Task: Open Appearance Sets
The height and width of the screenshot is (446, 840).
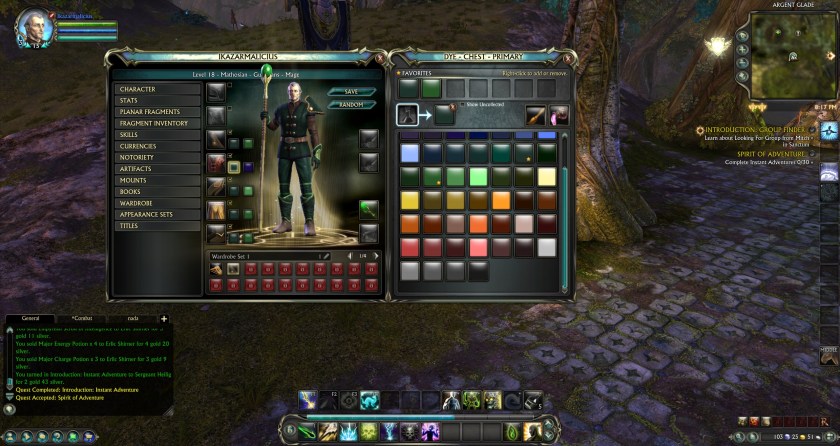Action: (157, 214)
